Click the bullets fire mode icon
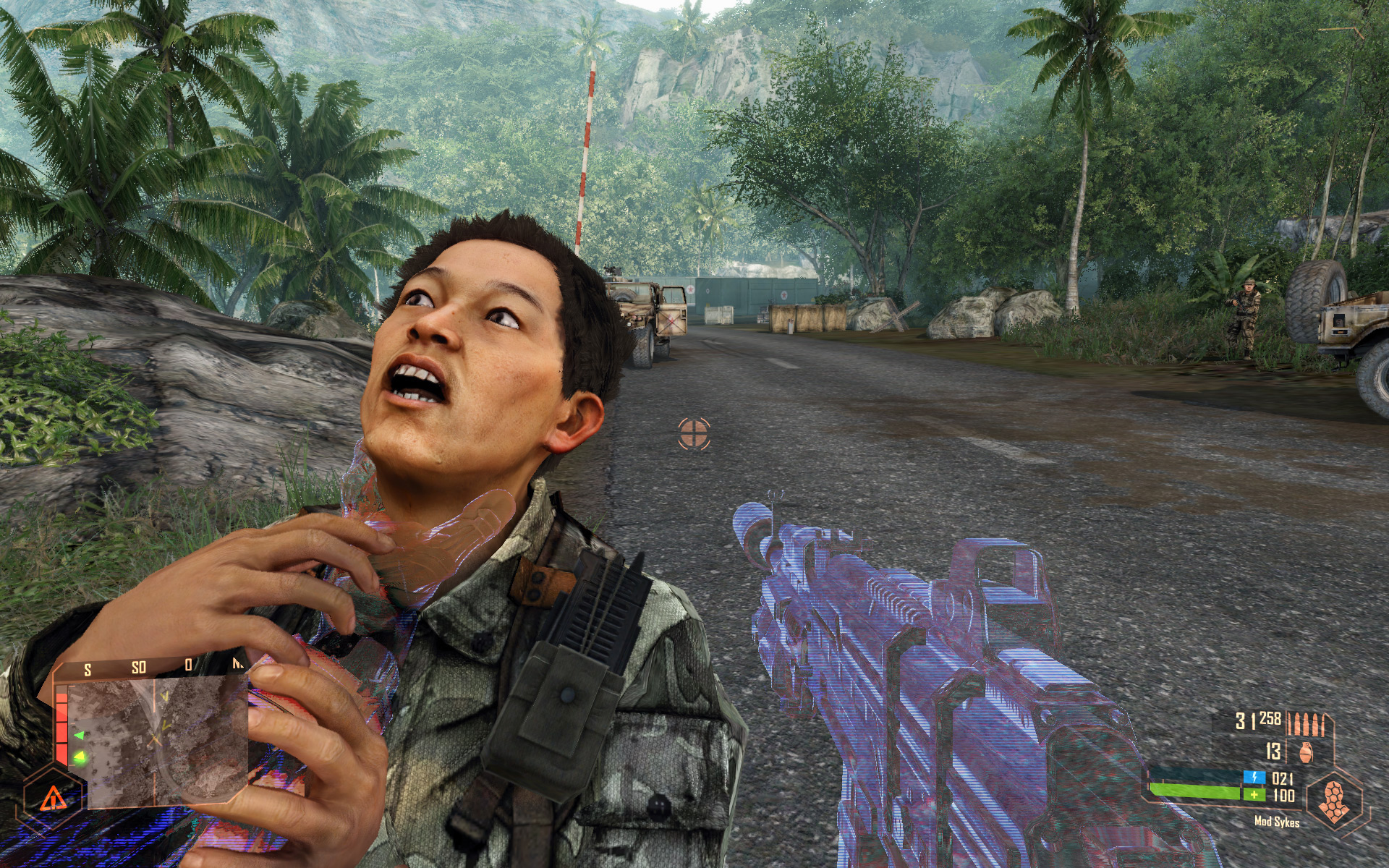The width and height of the screenshot is (1389, 868). coord(1310,723)
